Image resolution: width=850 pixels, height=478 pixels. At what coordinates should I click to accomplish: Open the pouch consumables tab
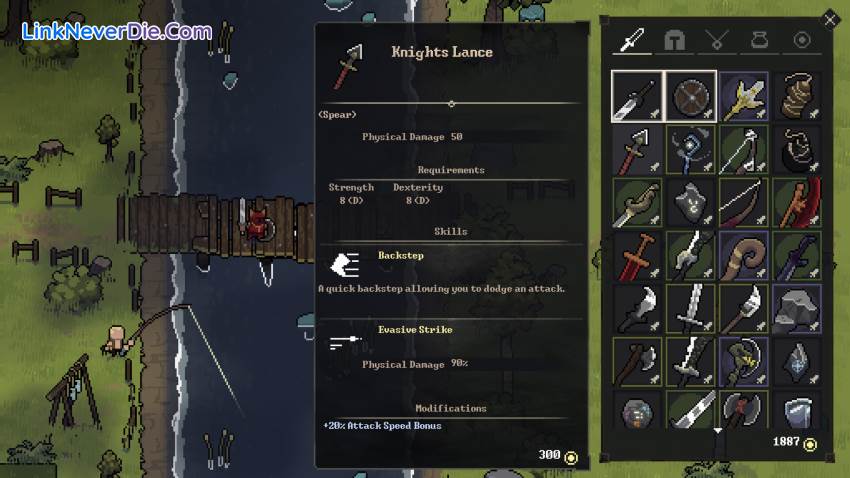click(x=759, y=40)
